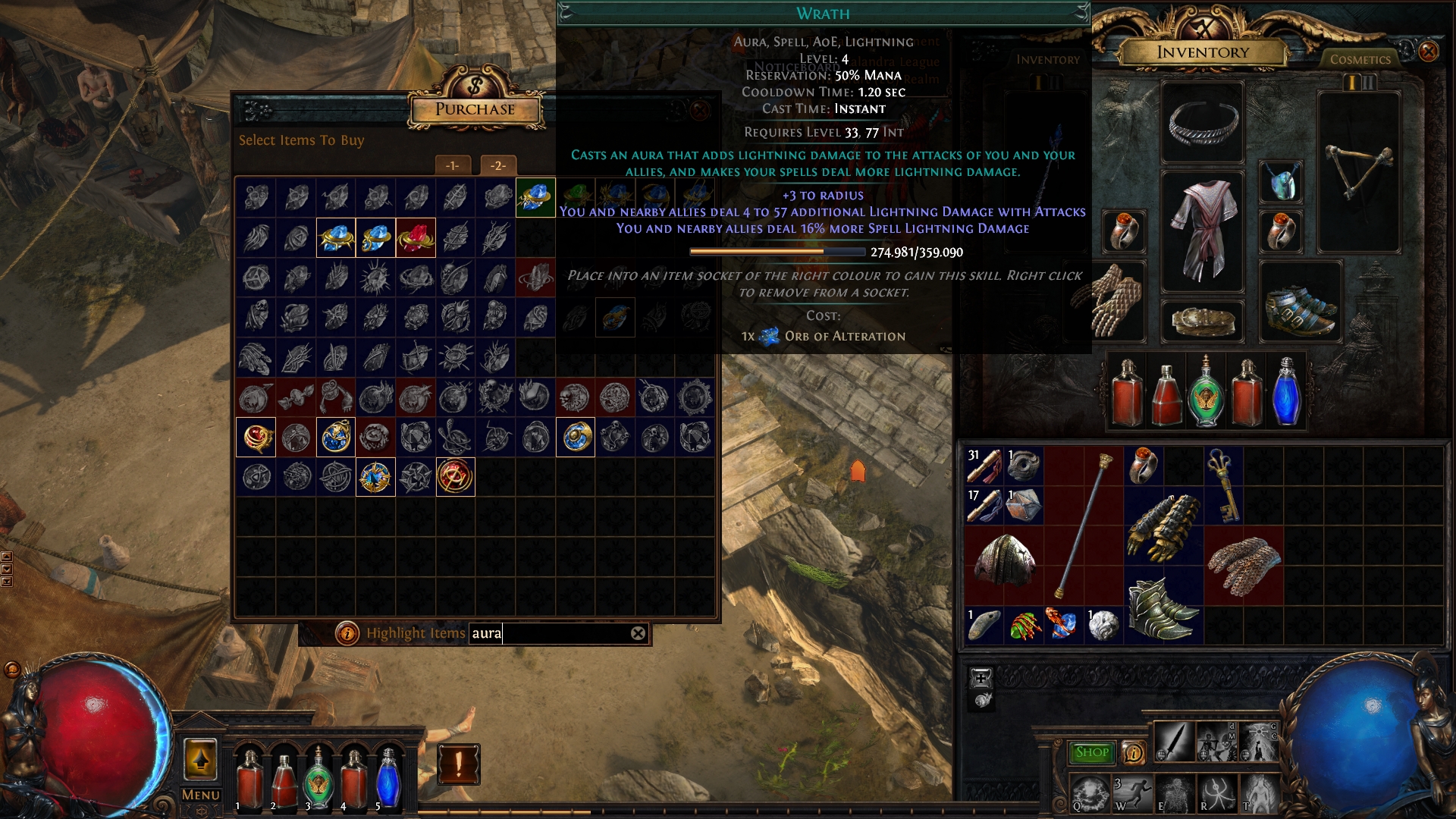Image resolution: width=1456 pixels, height=819 pixels.
Task: Click the Highlight Items search field
Action: pyautogui.click(x=550, y=633)
